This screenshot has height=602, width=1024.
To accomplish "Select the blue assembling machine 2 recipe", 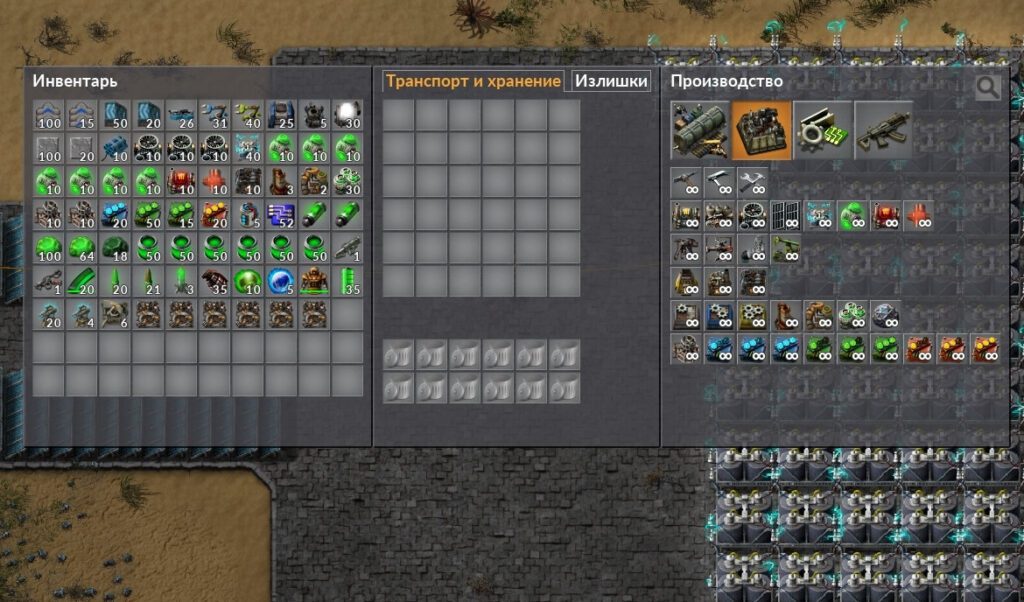I will point(719,316).
